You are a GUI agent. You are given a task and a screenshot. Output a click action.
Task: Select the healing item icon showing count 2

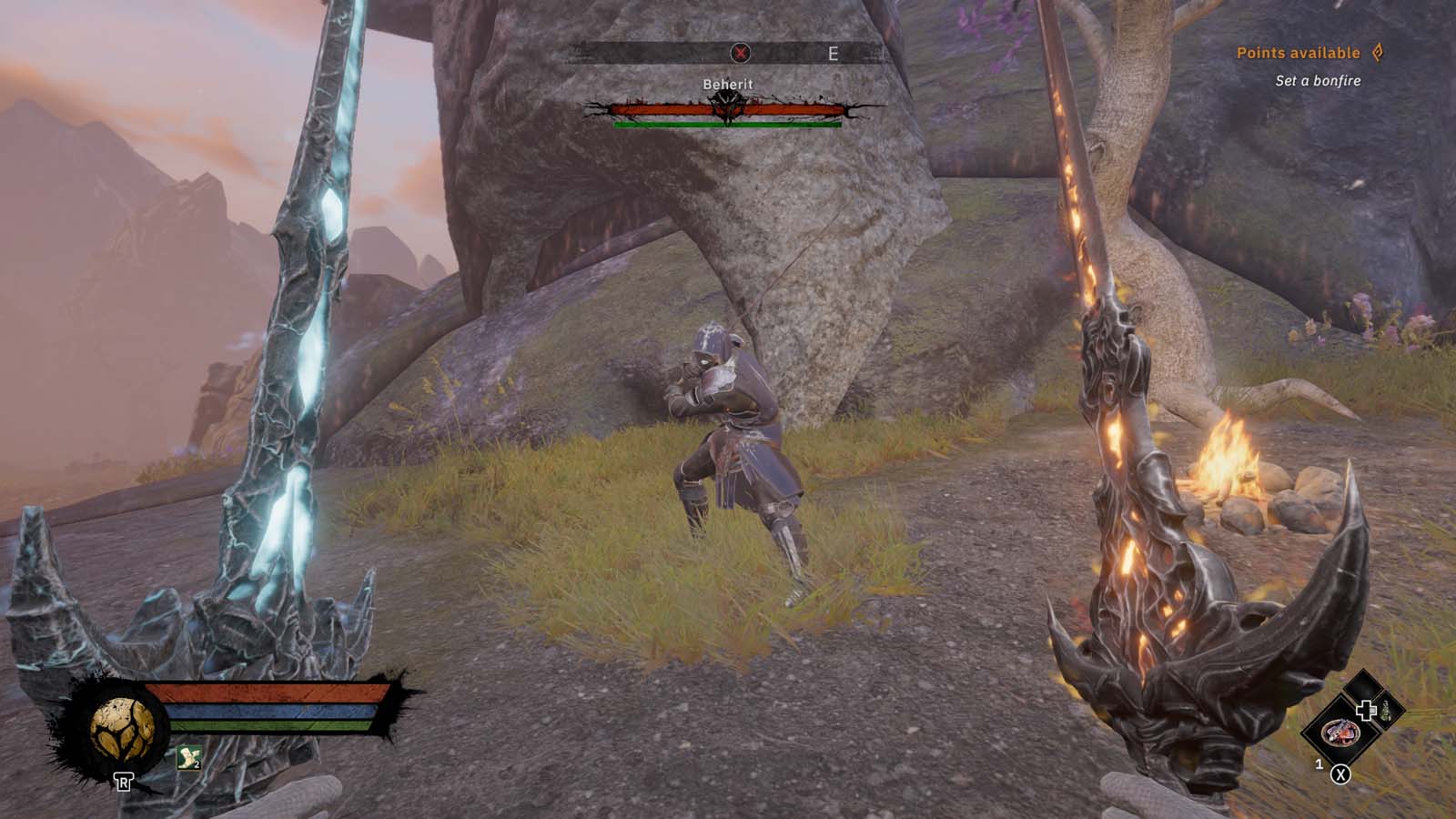[x=188, y=758]
